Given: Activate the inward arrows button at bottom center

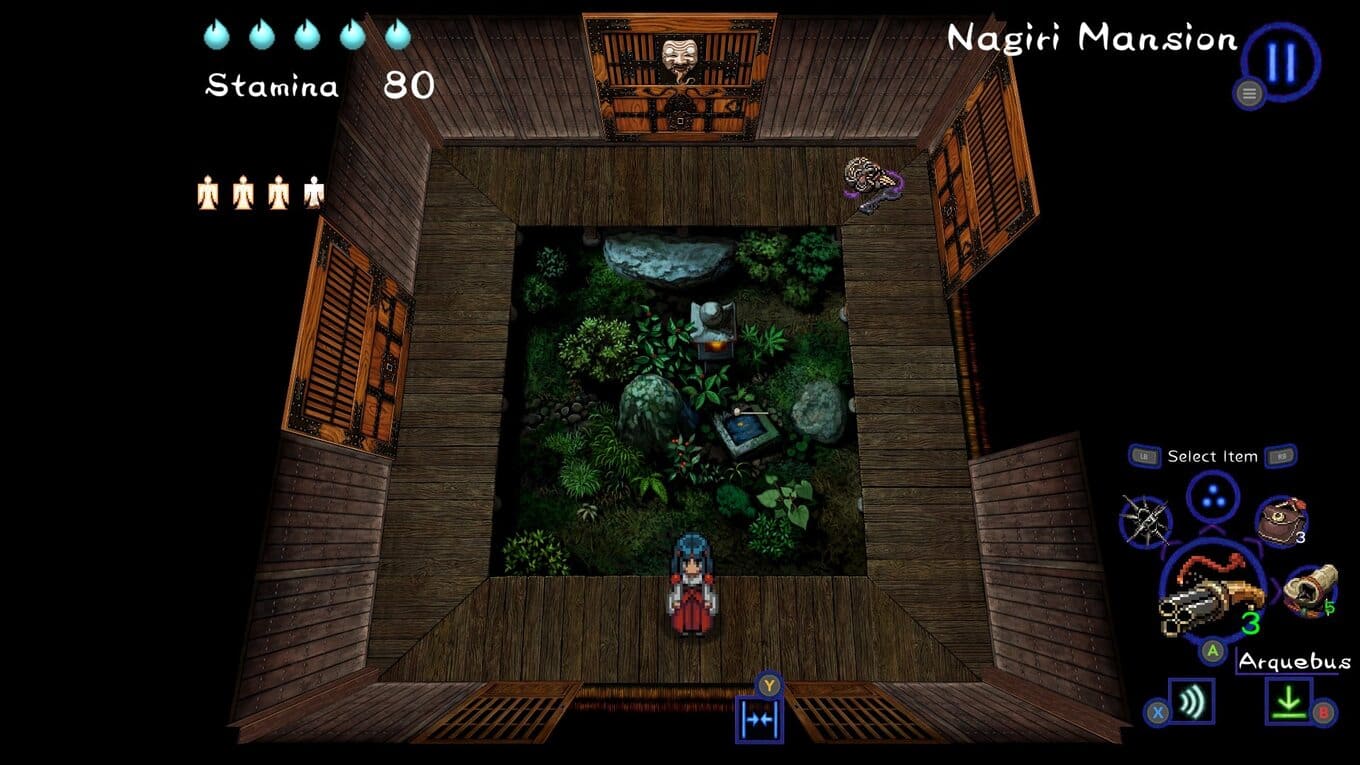Looking at the screenshot, I should click(x=759, y=719).
